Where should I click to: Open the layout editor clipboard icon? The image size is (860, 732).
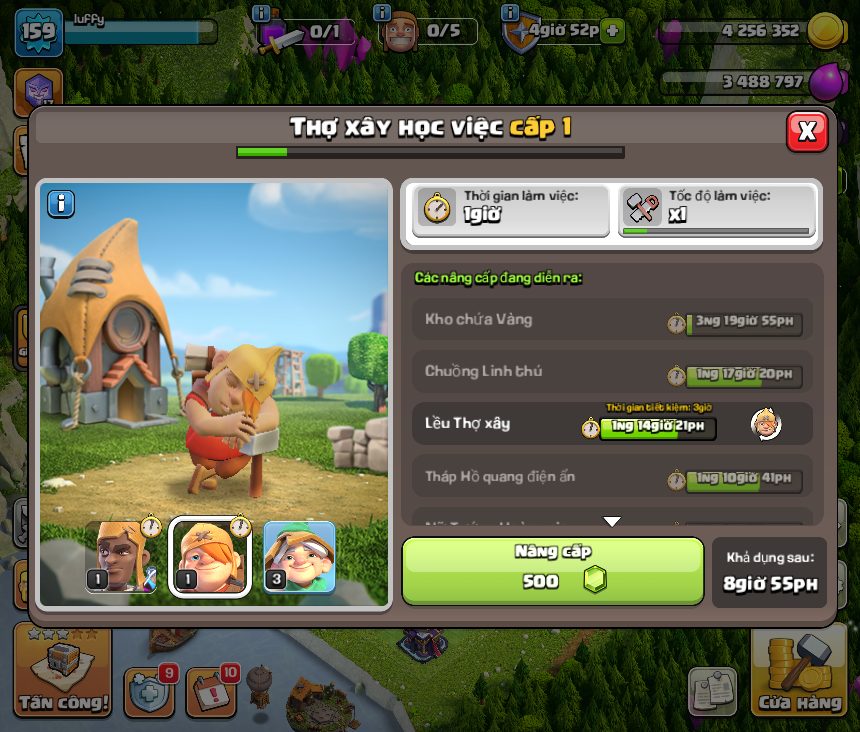[x=712, y=691]
